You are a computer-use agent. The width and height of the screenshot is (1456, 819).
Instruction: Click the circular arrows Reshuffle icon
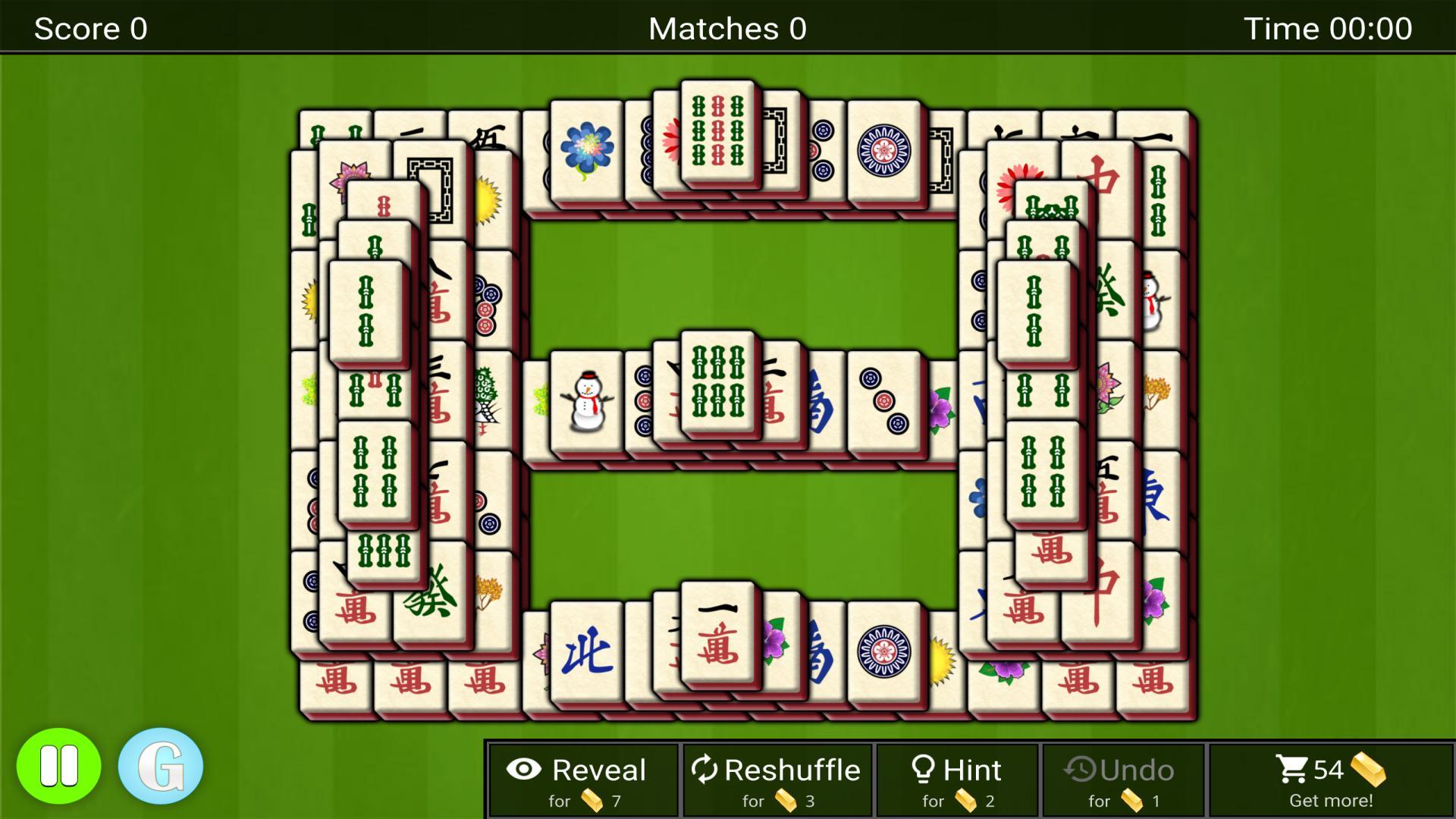(x=706, y=770)
